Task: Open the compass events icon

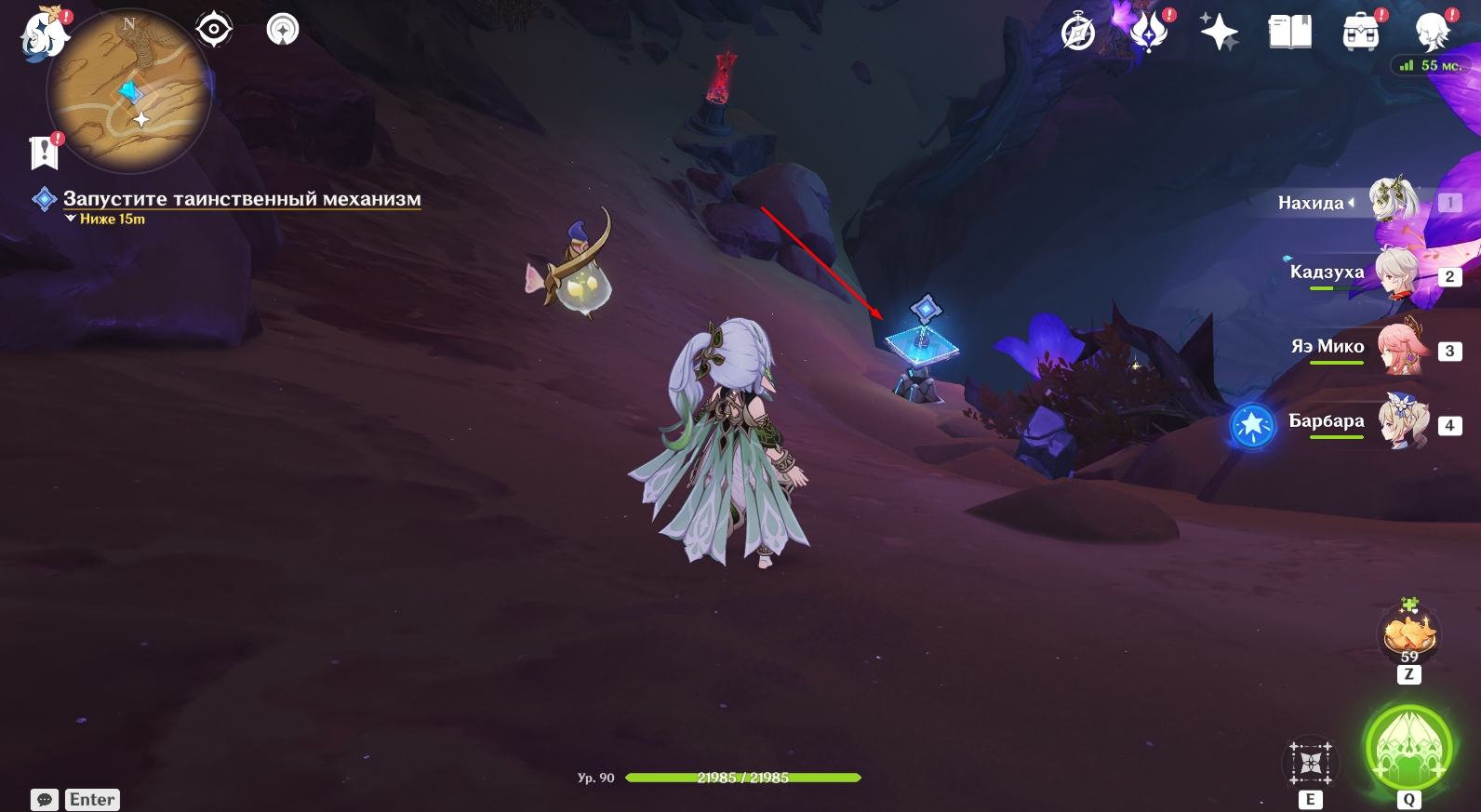Action: pyautogui.click(x=1078, y=33)
